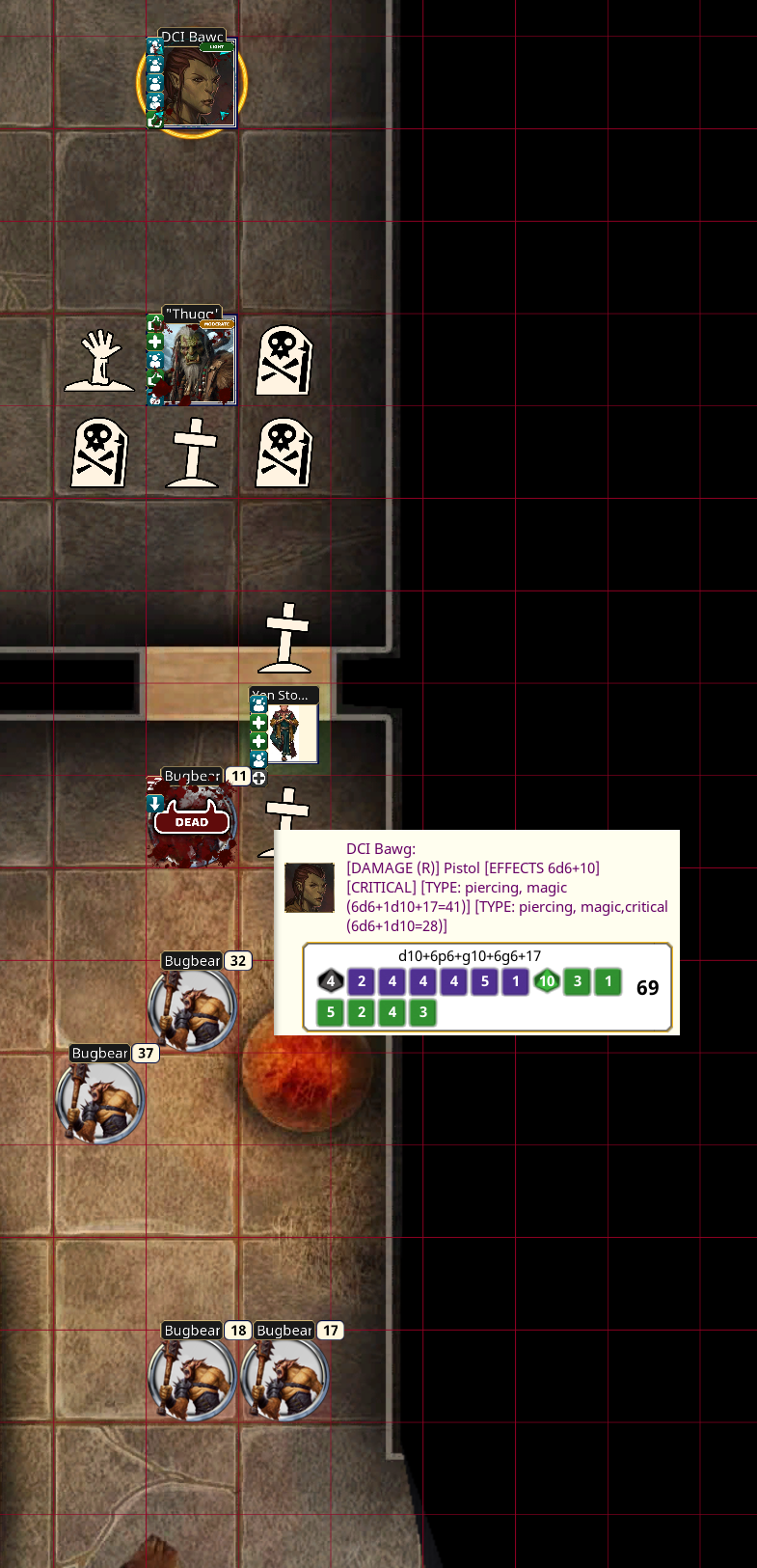Click the dead Bugbear token labeled 11
This screenshot has width=757, height=1568.
coord(191,823)
